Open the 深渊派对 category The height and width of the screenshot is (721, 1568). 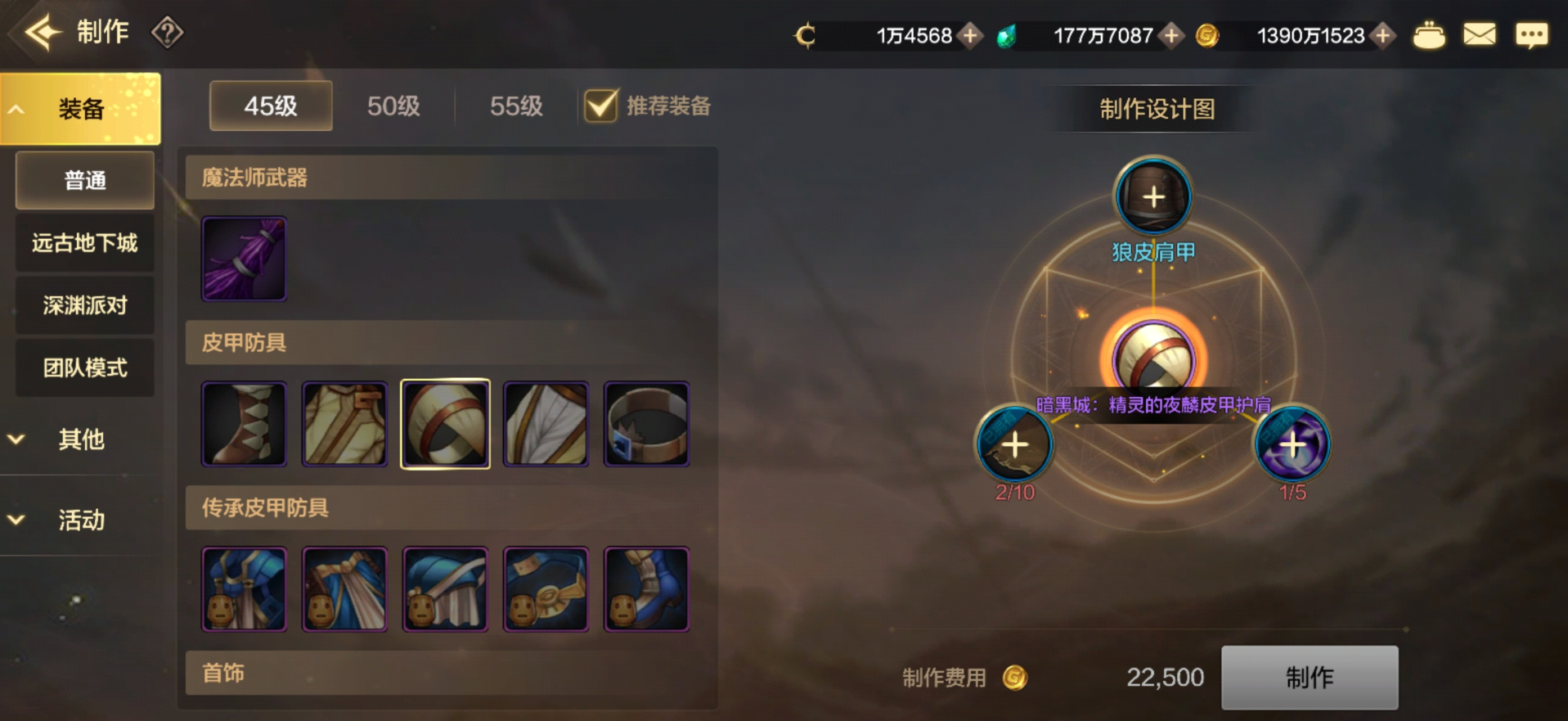(85, 305)
